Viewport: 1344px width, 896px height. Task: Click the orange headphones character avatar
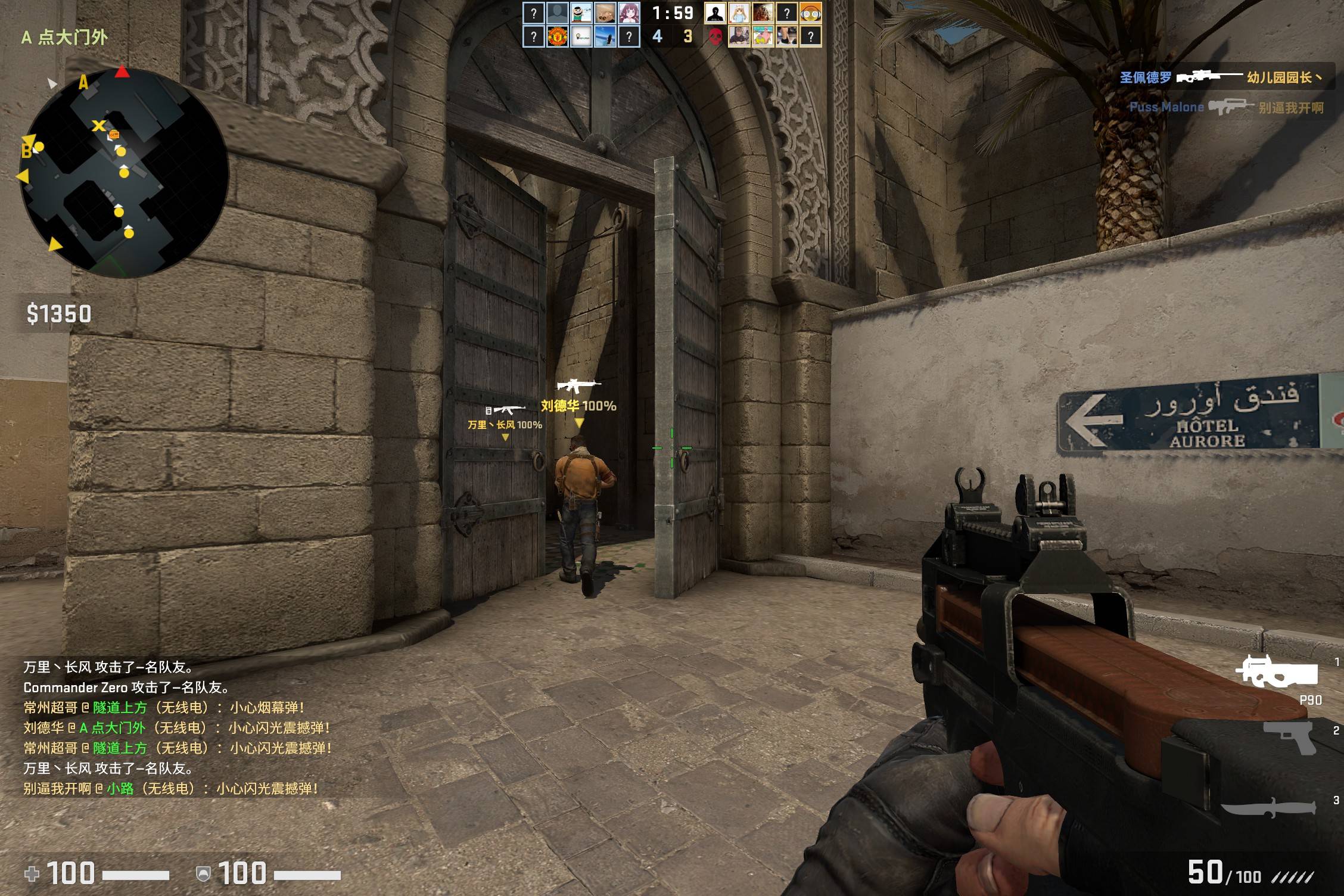click(810, 13)
